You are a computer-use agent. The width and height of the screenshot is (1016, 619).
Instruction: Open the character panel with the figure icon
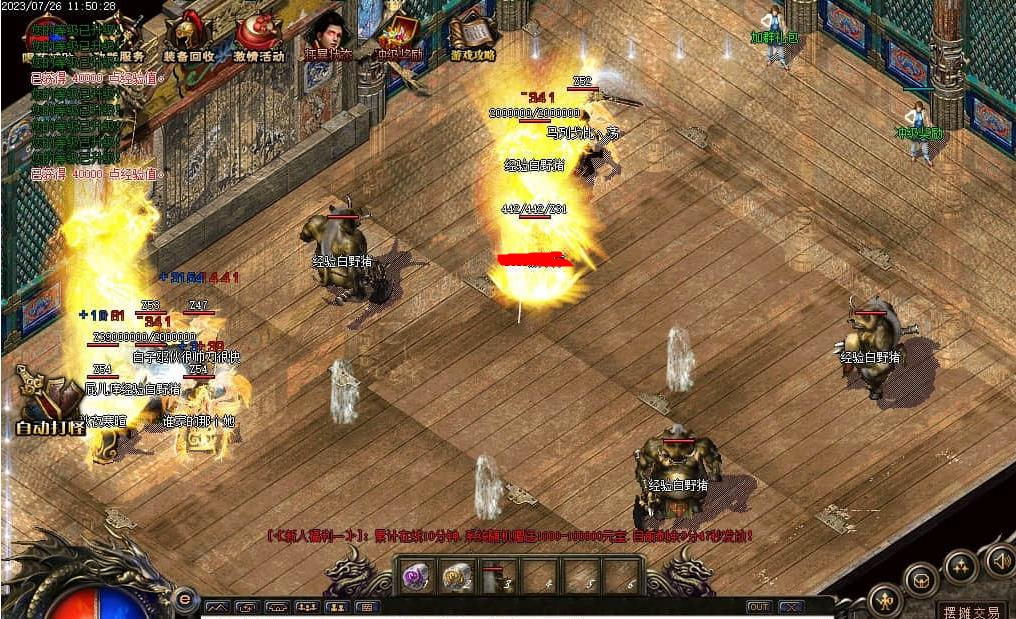tap(884, 600)
